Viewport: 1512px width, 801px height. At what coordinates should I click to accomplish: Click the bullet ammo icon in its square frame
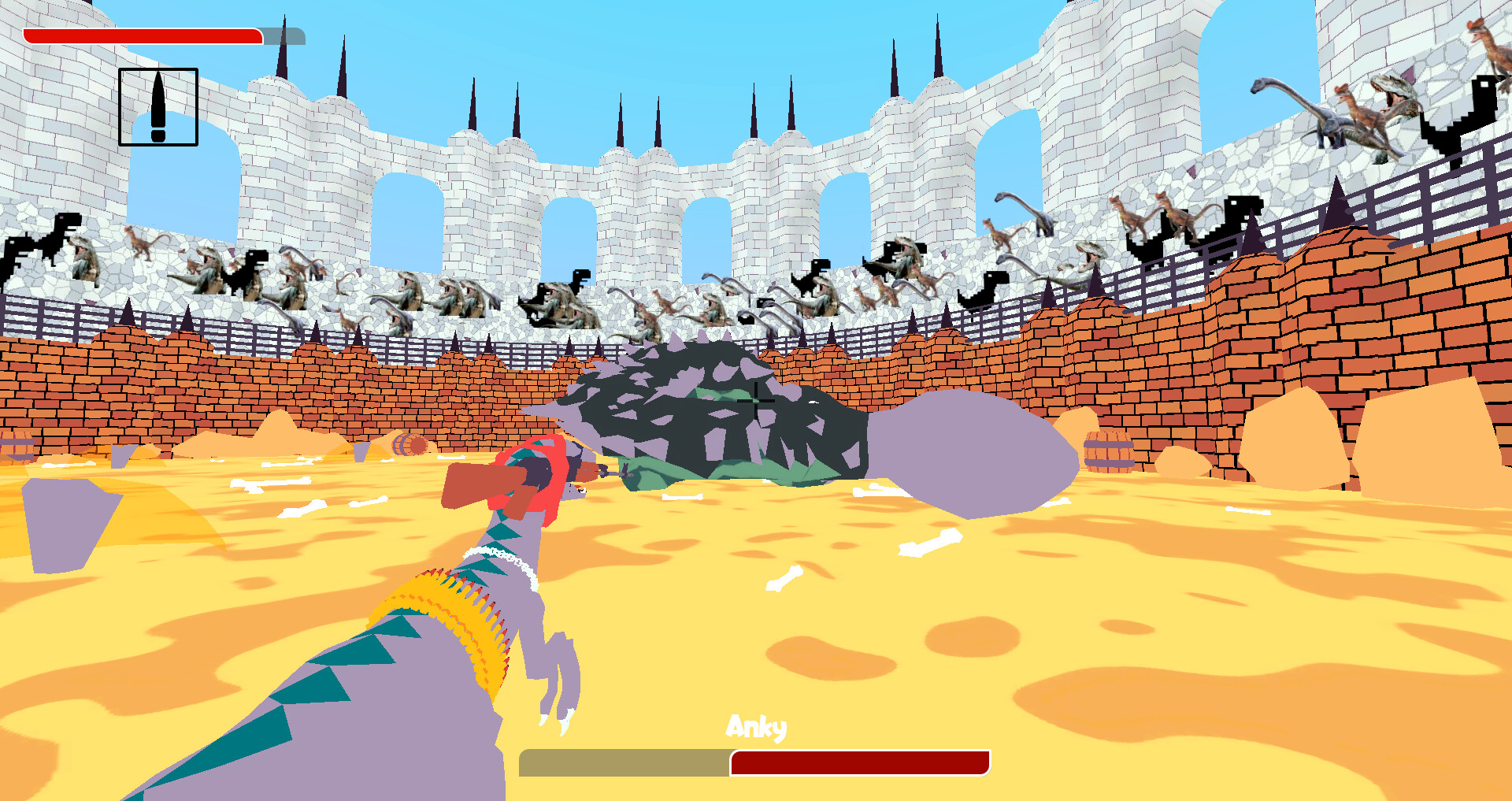click(x=157, y=108)
